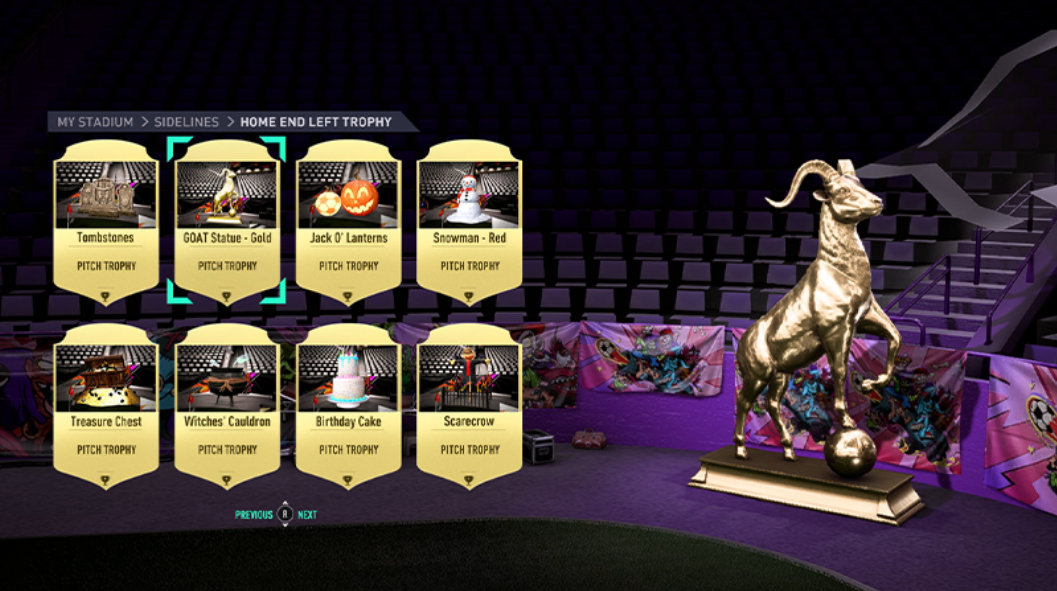
Task: Go back to My Stadium breadcrumb
Action: pyautogui.click(x=95, y=122)
